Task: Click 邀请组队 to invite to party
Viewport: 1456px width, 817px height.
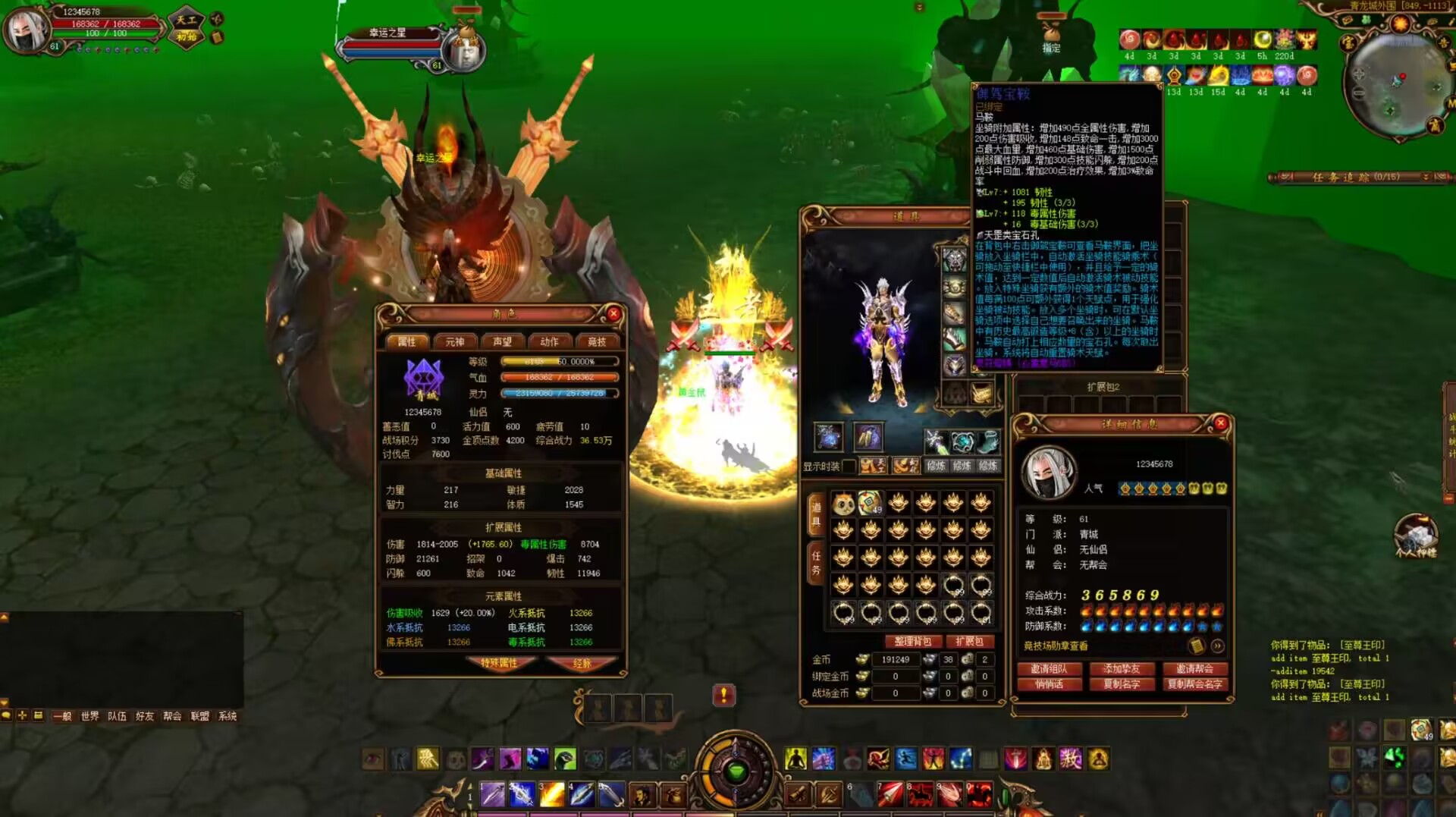Action: pos(1049,669)
